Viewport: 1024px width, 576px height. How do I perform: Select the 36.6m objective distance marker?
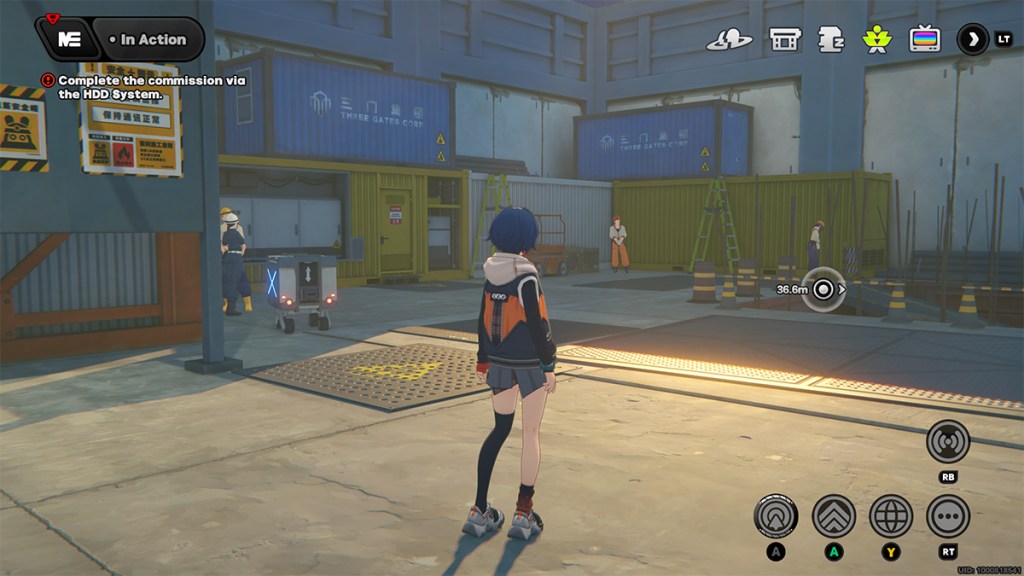pyautogui.click(x=824, y=290)
